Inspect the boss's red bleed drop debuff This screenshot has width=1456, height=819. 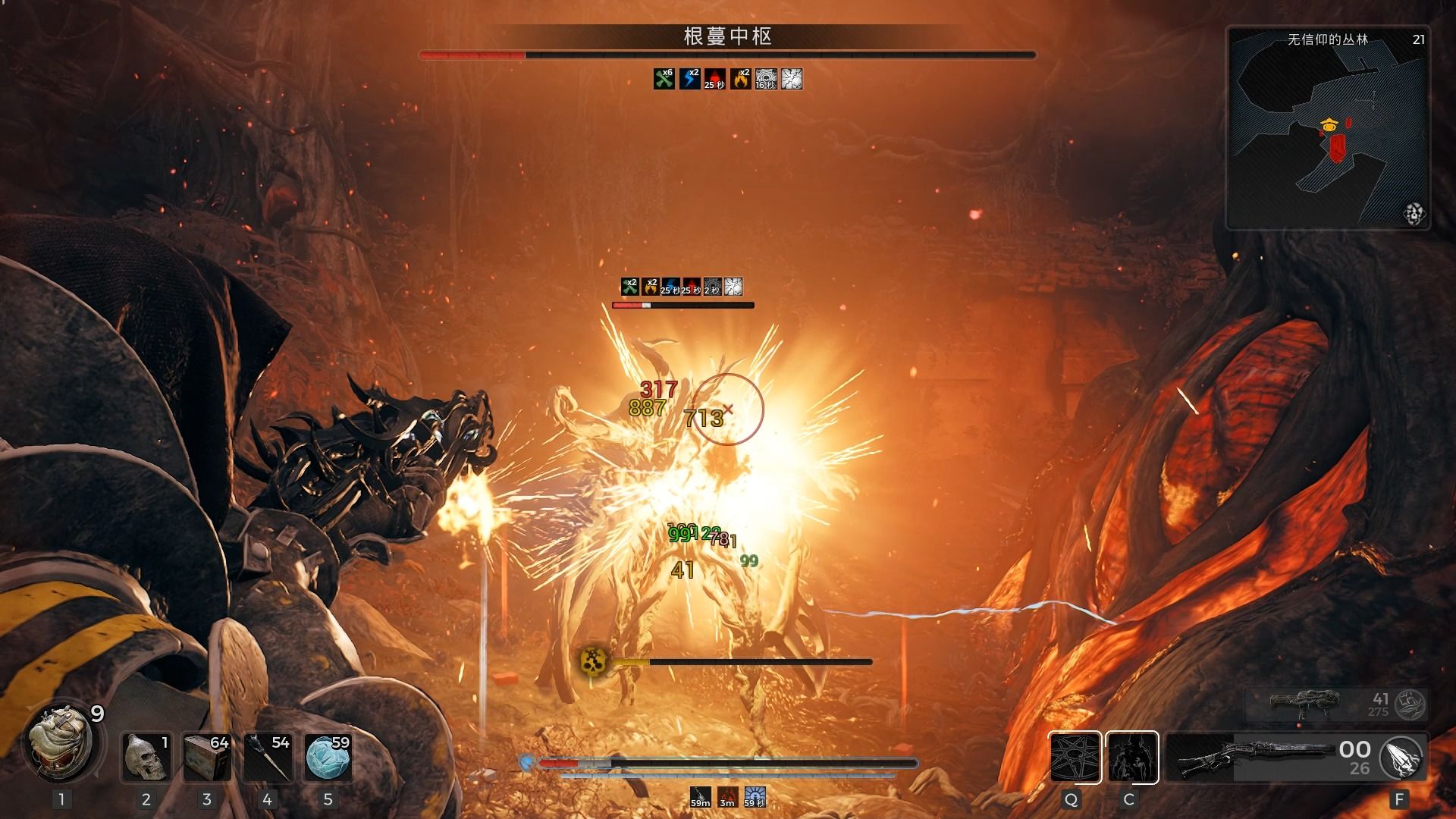pos(715,79)
